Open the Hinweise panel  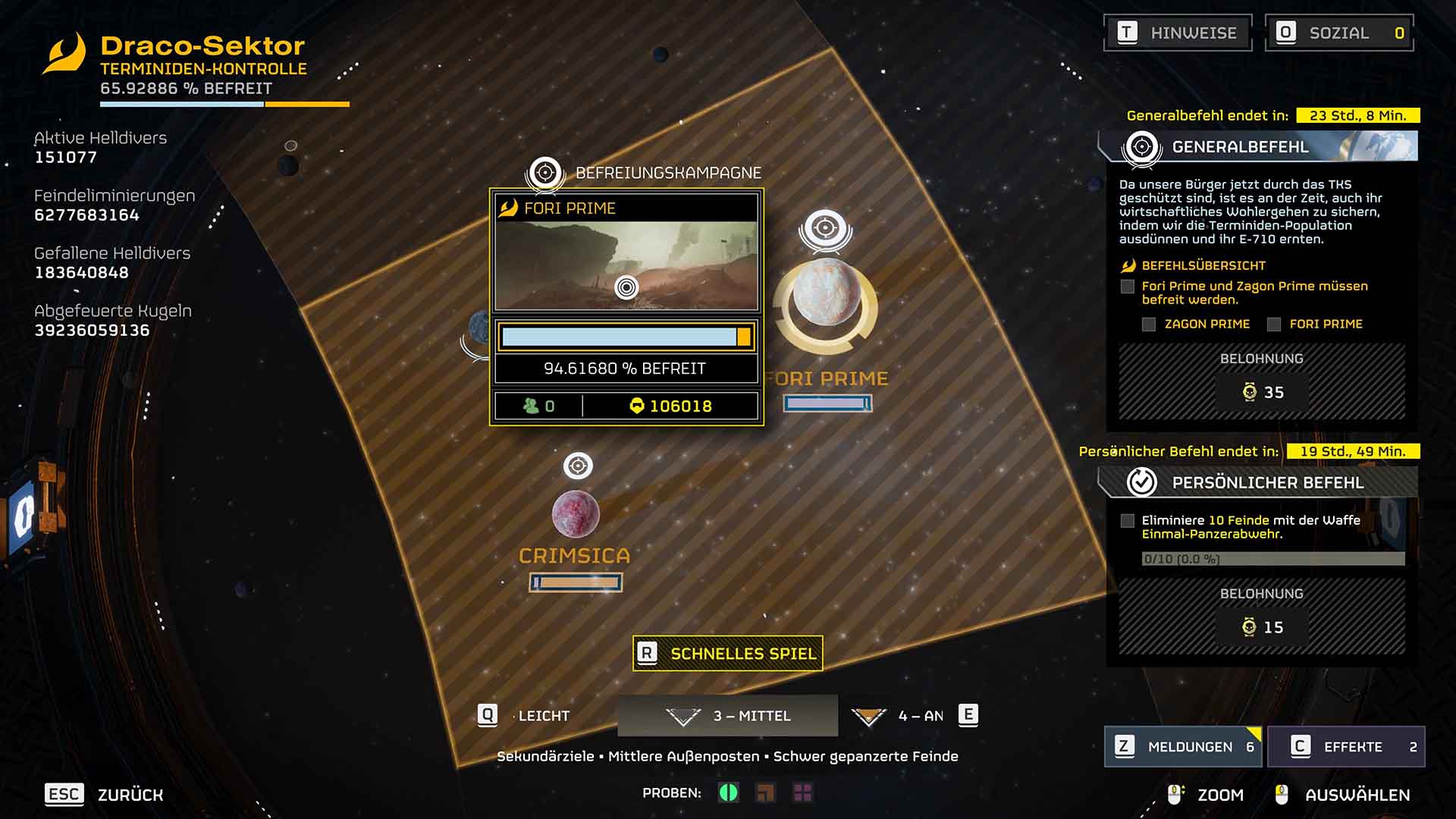tap(1178, 33)
